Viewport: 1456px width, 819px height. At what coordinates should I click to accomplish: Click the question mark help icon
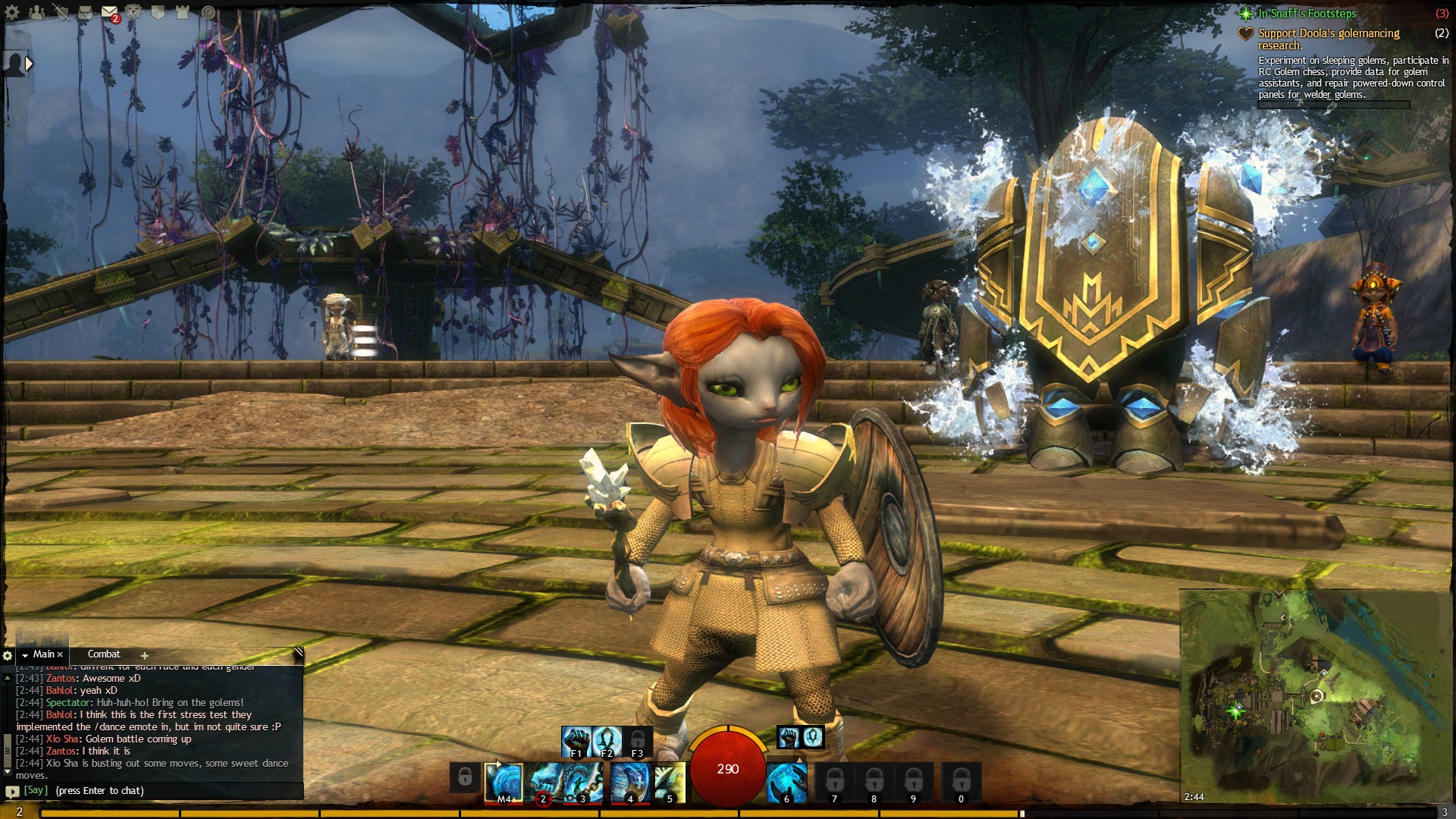coord(208,12)
